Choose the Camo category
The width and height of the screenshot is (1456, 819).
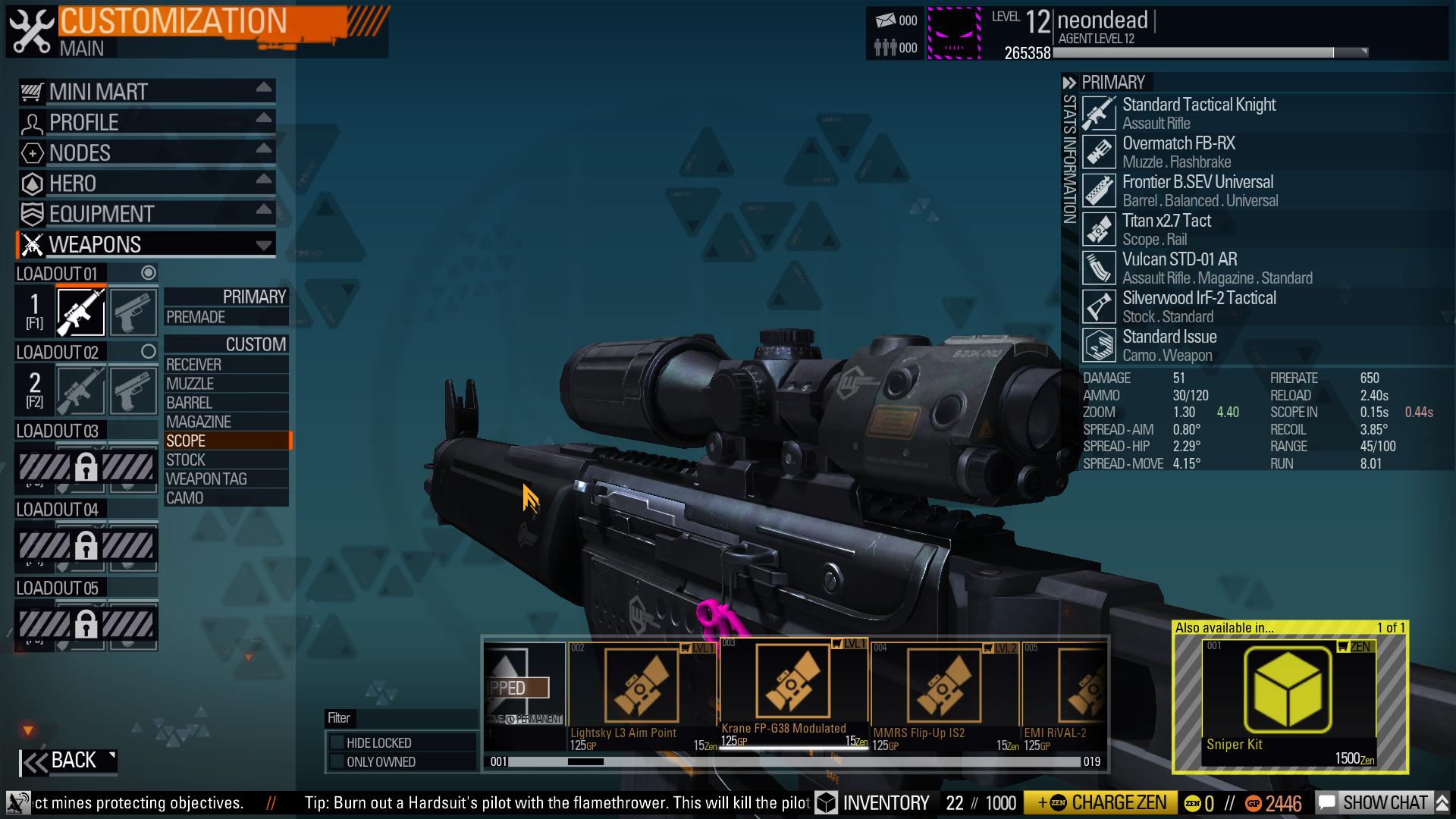click(226, 497)
